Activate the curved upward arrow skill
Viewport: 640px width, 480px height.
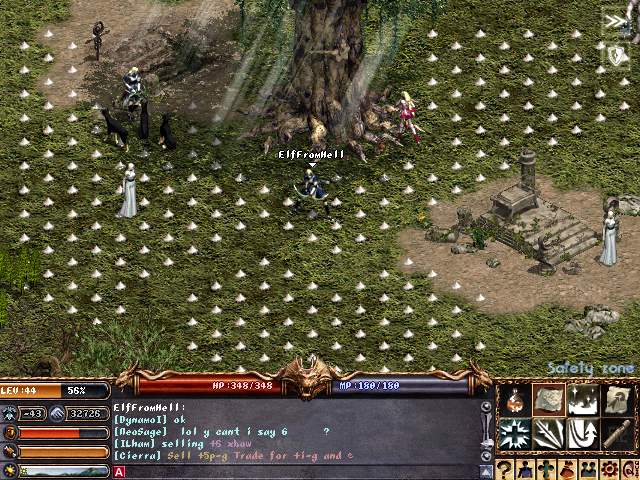pyautogui.click(x=582, y=434)
